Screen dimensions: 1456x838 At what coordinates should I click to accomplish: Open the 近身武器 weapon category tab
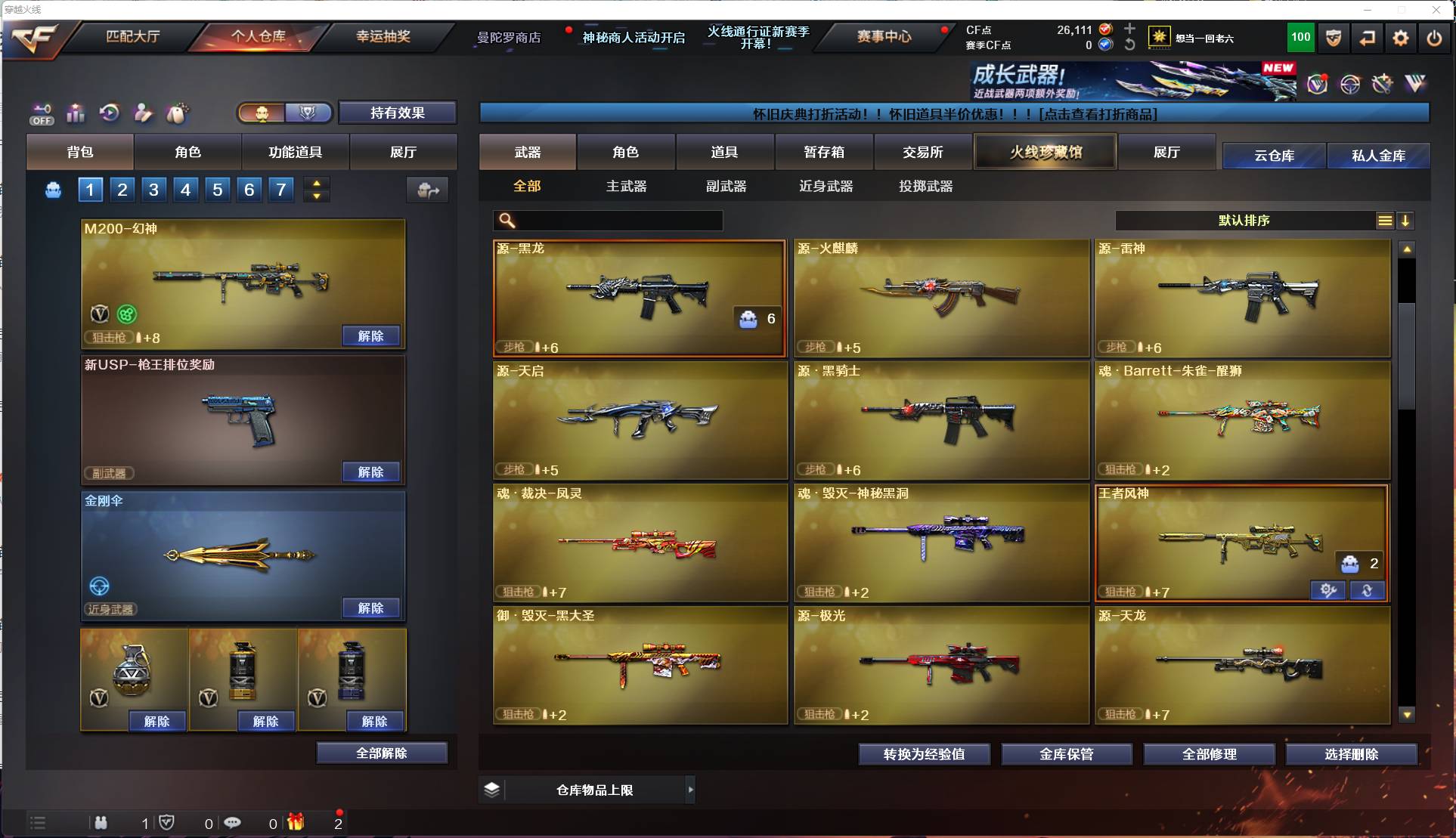pyautogui.click(x=825, y=186)
